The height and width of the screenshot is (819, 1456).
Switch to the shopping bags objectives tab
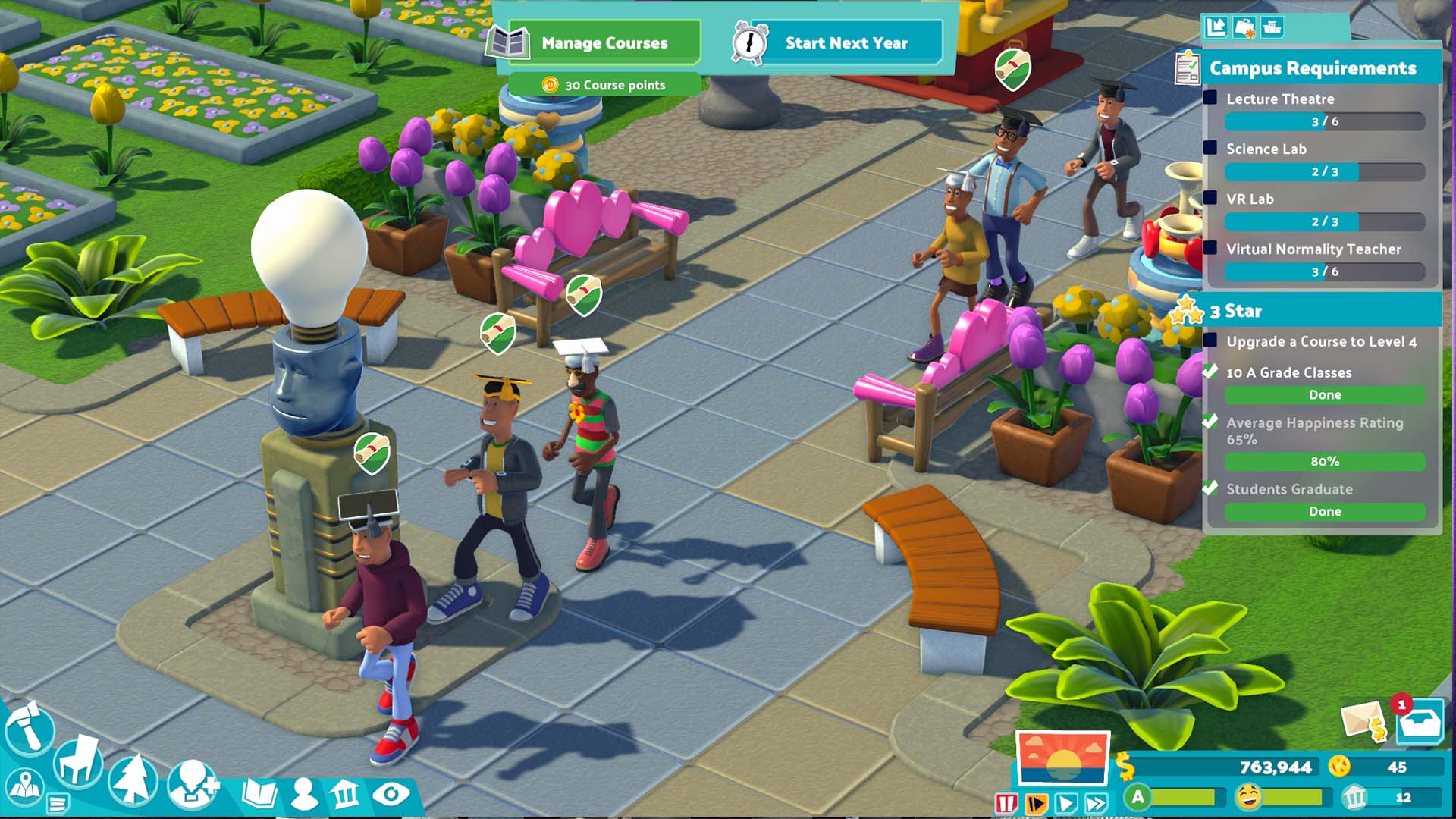coord(1244,27)
